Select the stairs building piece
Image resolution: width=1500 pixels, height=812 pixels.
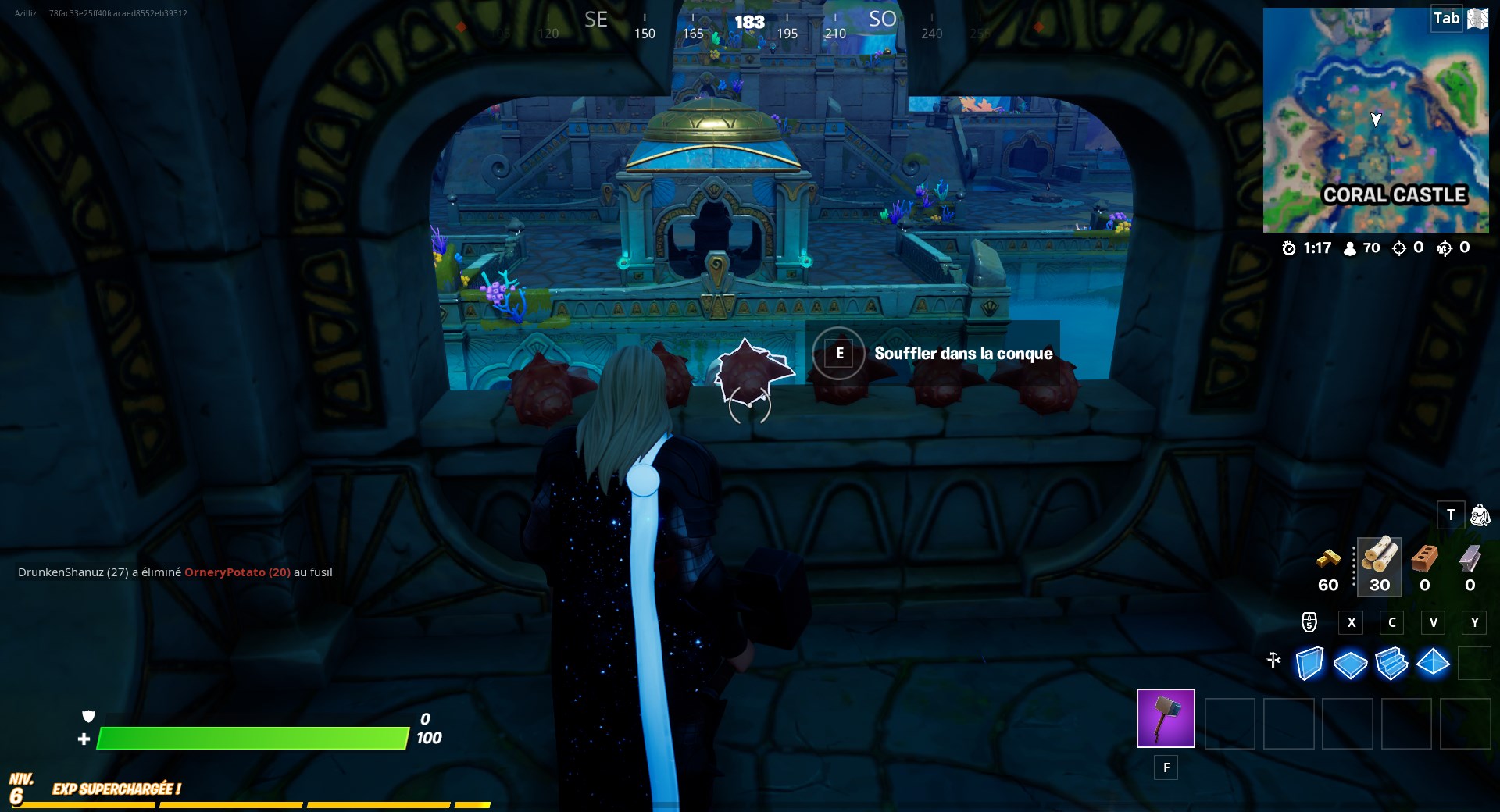[1391, 664]
